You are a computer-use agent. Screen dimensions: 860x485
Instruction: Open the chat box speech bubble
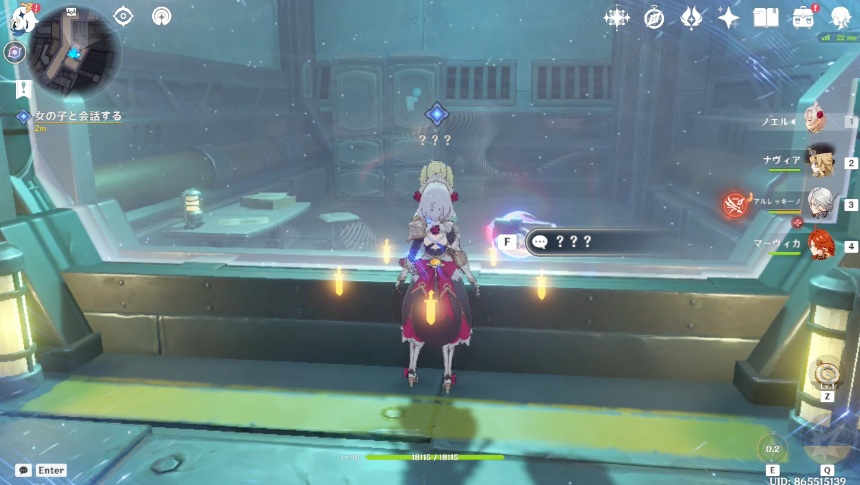23,470
